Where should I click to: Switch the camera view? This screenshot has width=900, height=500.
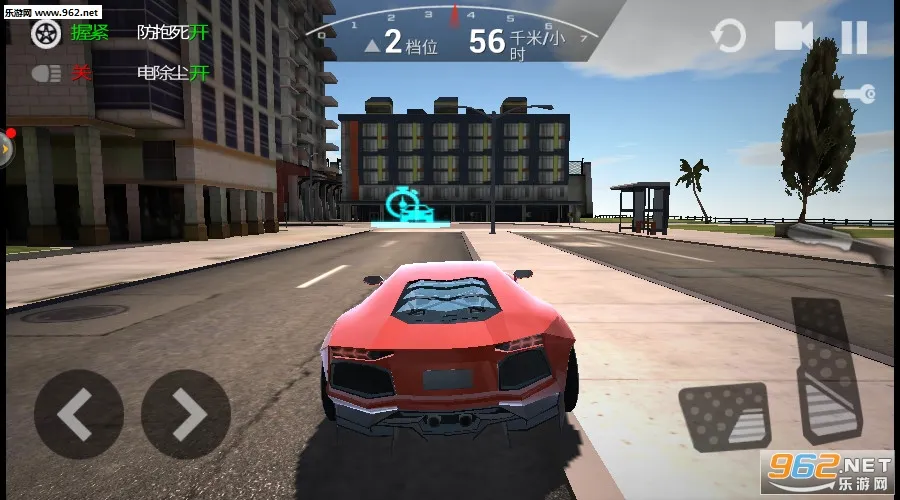point(793,37)
